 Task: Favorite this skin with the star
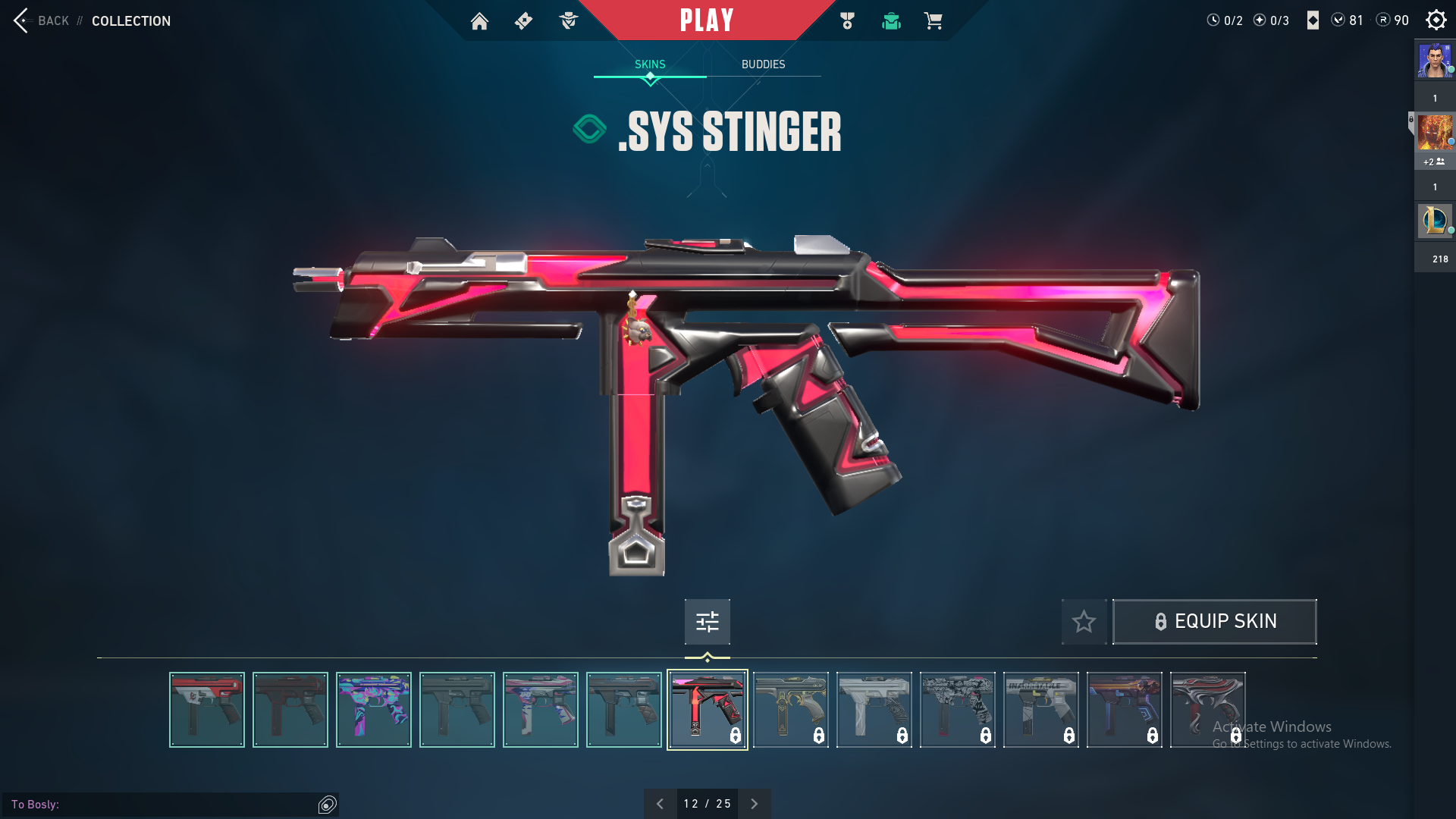coord(1084,622)
